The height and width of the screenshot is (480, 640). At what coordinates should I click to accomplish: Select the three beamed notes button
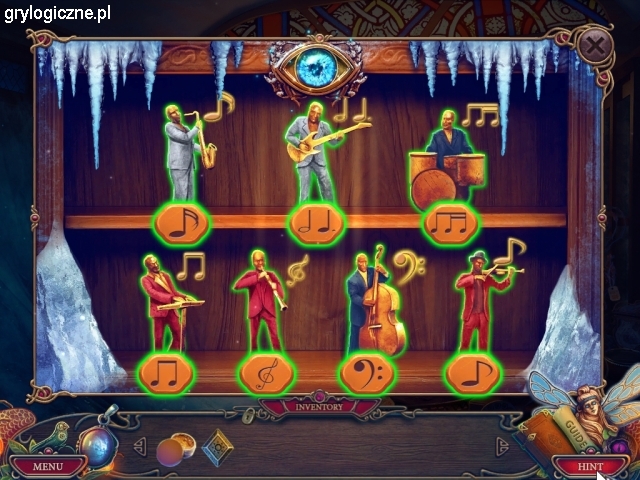click(x=450, y=223)
